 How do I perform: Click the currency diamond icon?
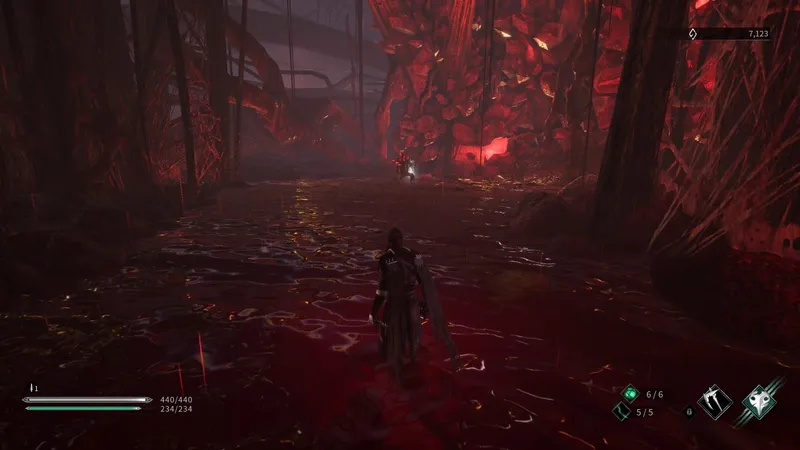pyautogui.click(x=692, y=34)
